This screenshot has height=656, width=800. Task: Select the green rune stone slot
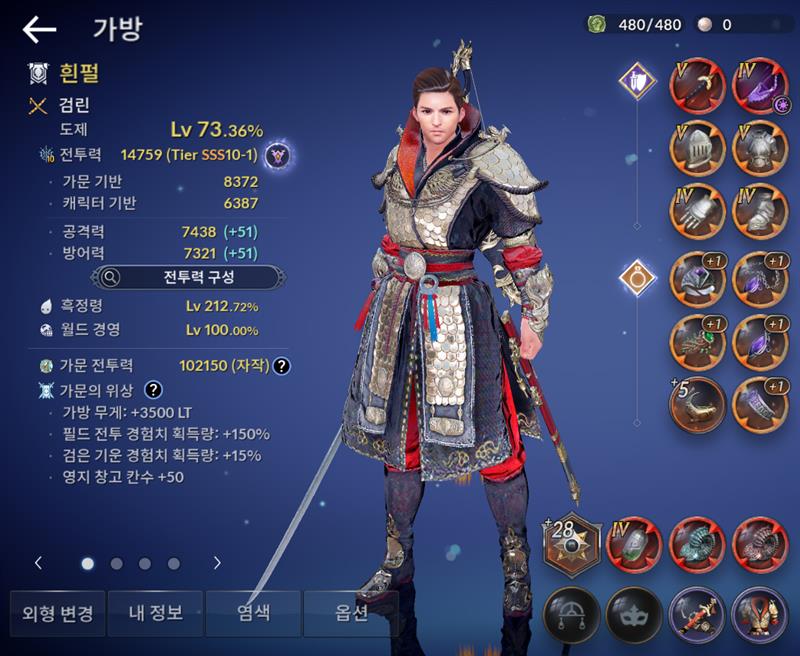point(635,546)
